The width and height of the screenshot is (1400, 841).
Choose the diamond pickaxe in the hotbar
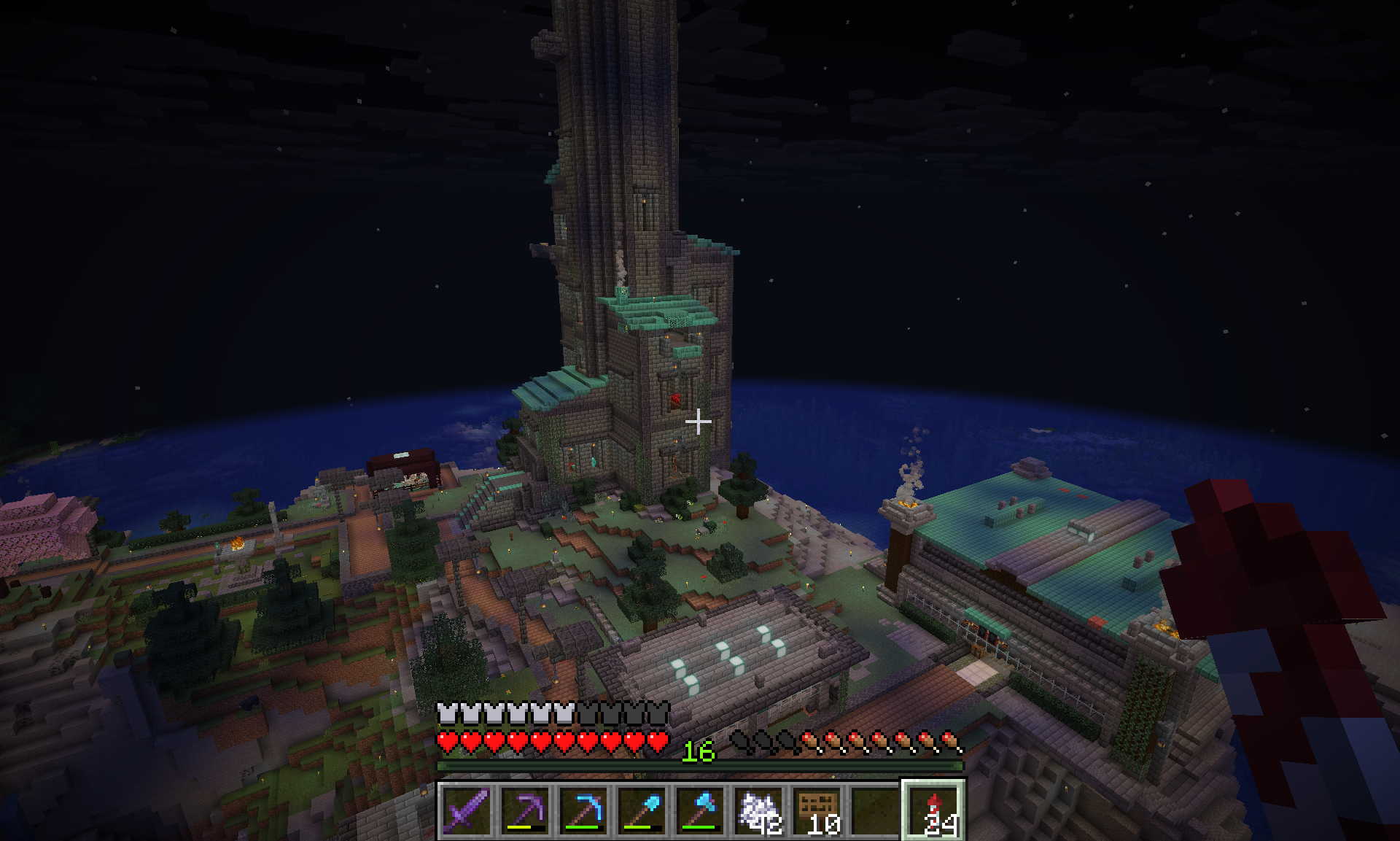pyautogui.click(x=583, y=809)
